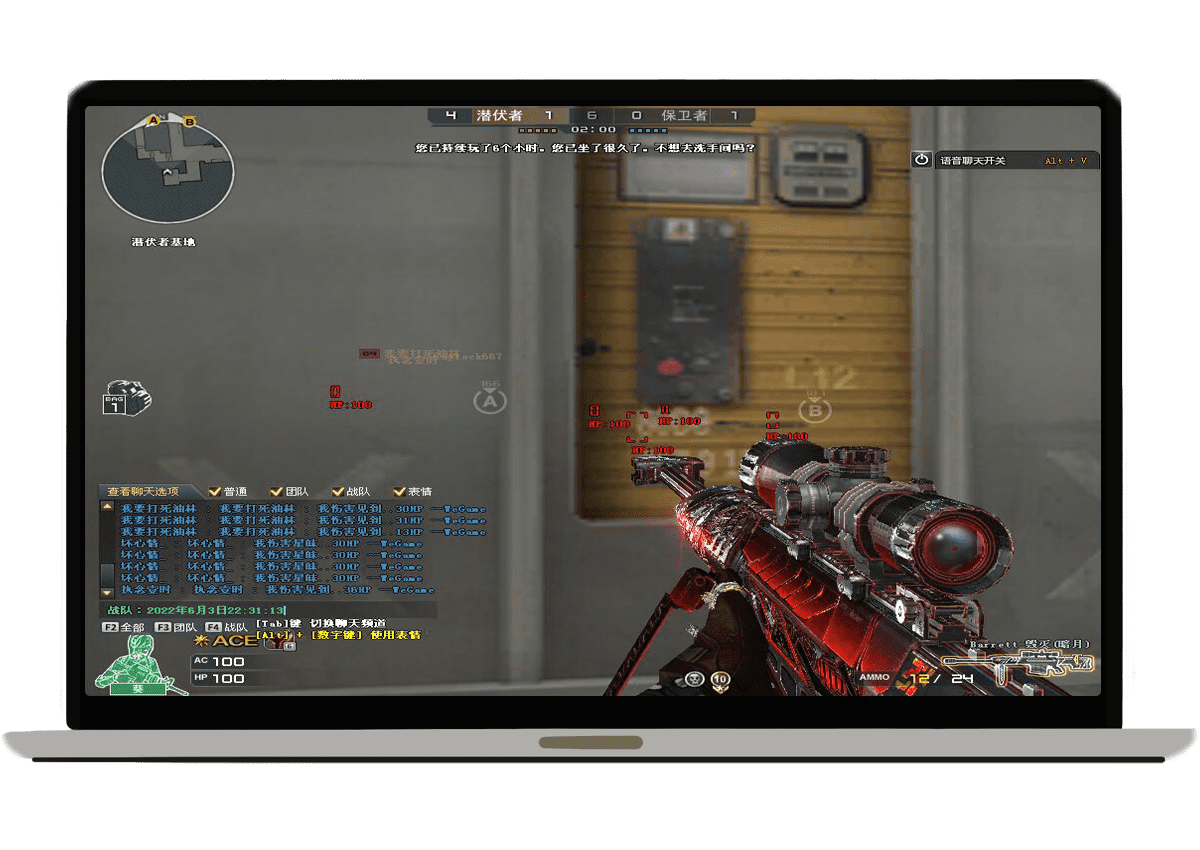The height and width of the screenshot is (850, 1200).
Task: Click the chat log scroll-down arrow
Action: click(x=107, y=593)
